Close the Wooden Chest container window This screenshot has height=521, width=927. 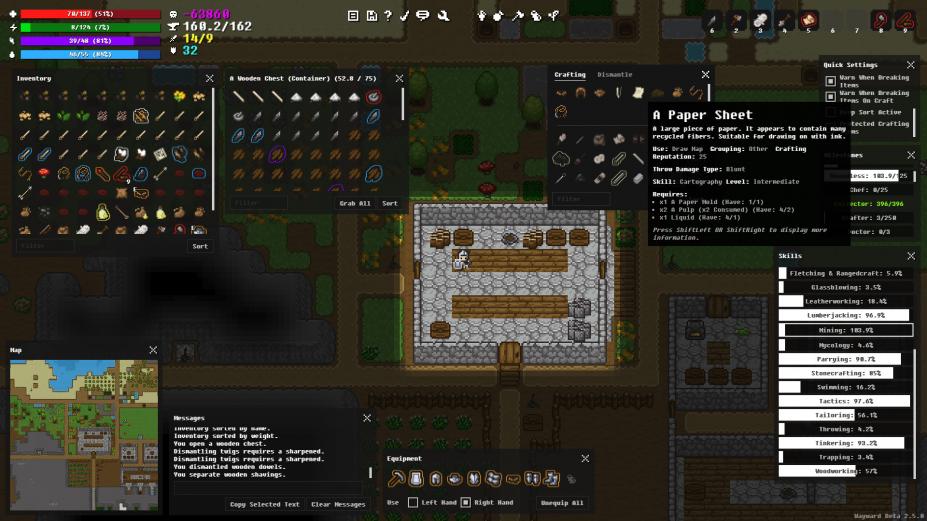399,78
